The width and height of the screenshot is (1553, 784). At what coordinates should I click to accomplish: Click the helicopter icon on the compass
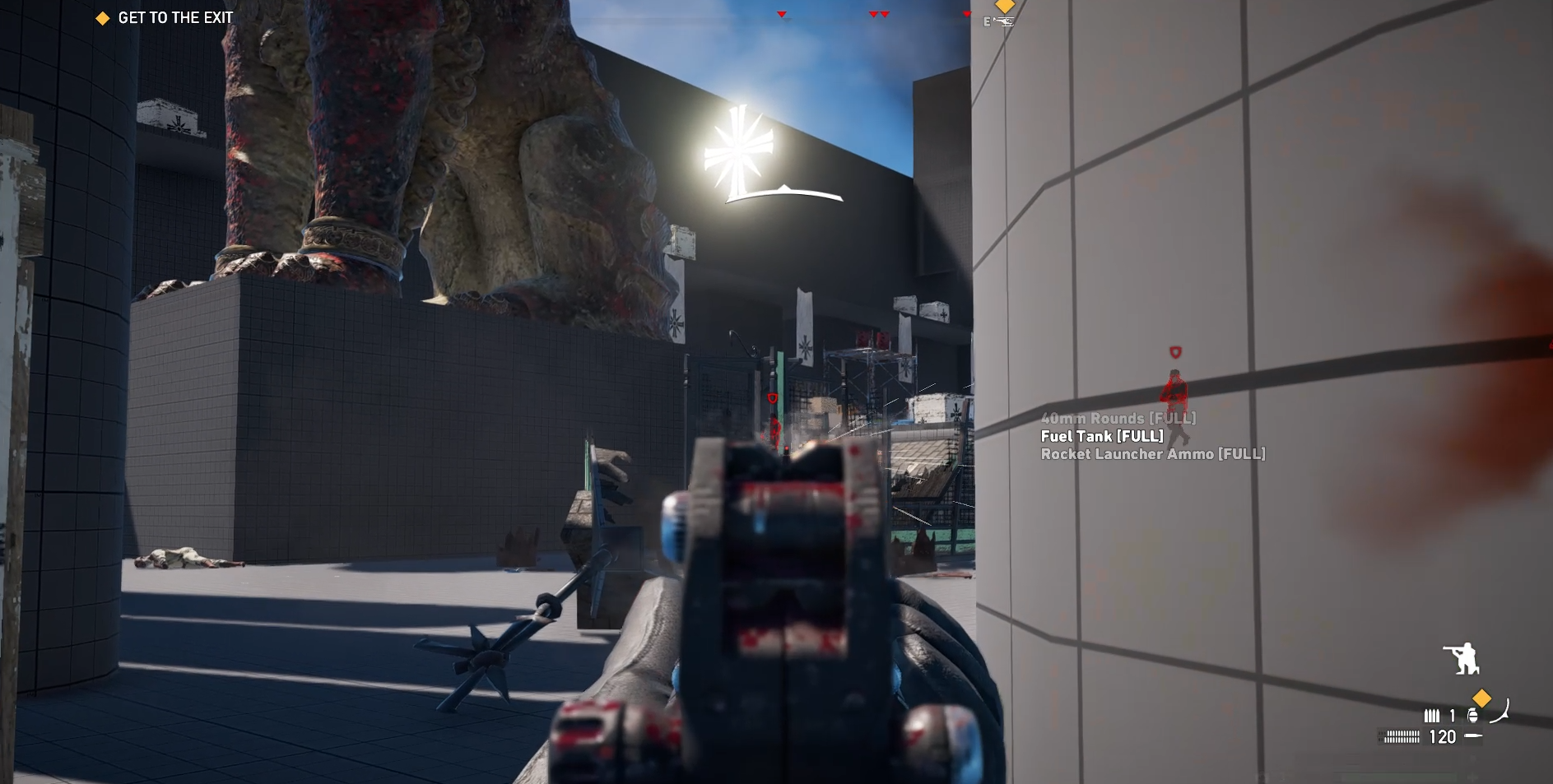point(1002,22)
